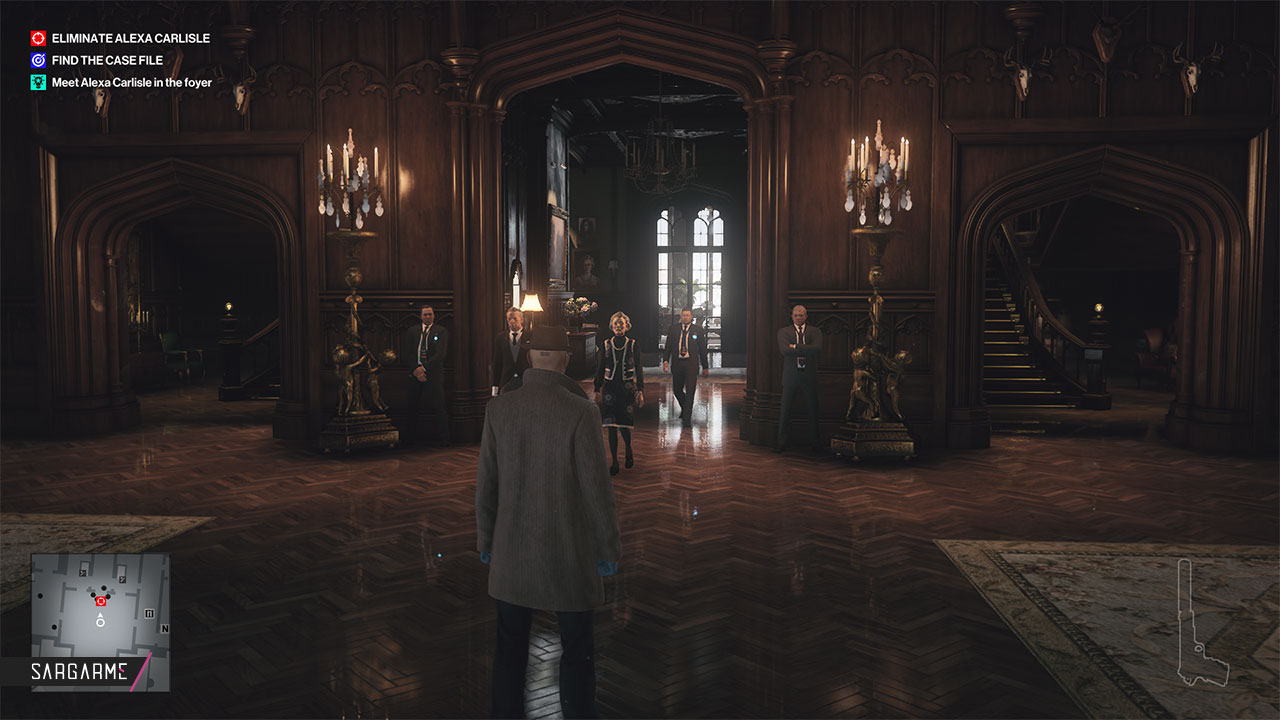Select Meet Alexa Carlisle in the foyer
The width and height of the screenshot is (1280, 720).
coord(131,82)
